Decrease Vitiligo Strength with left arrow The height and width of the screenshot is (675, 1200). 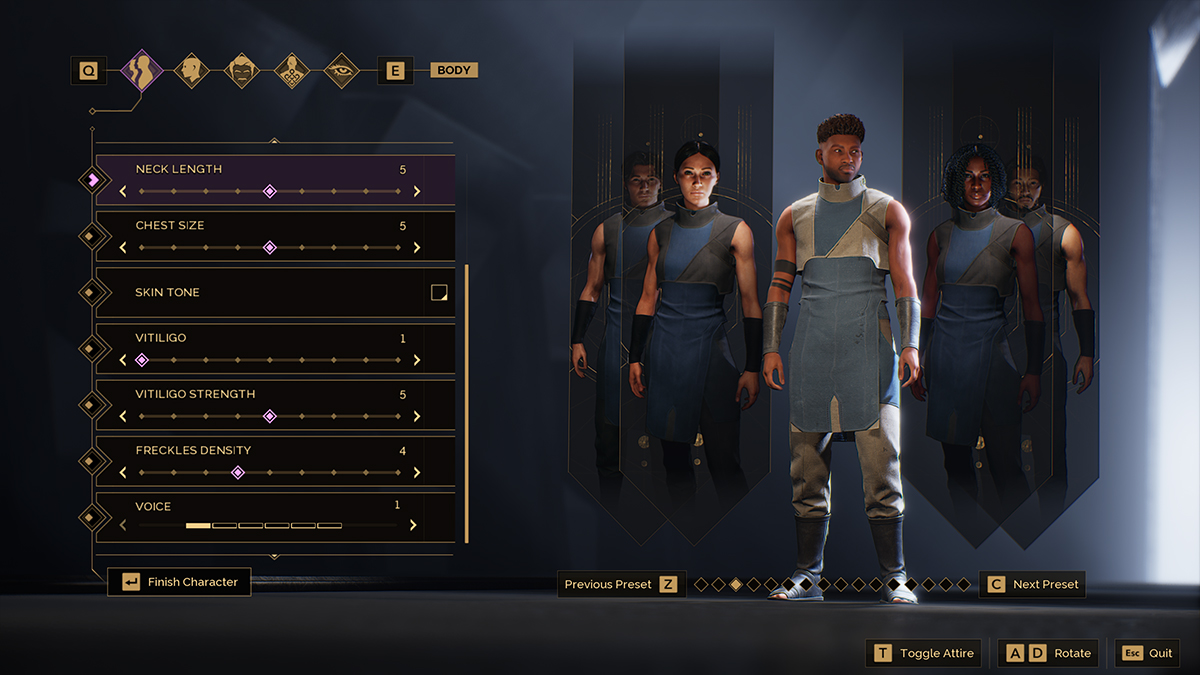[x=123, y=416]
